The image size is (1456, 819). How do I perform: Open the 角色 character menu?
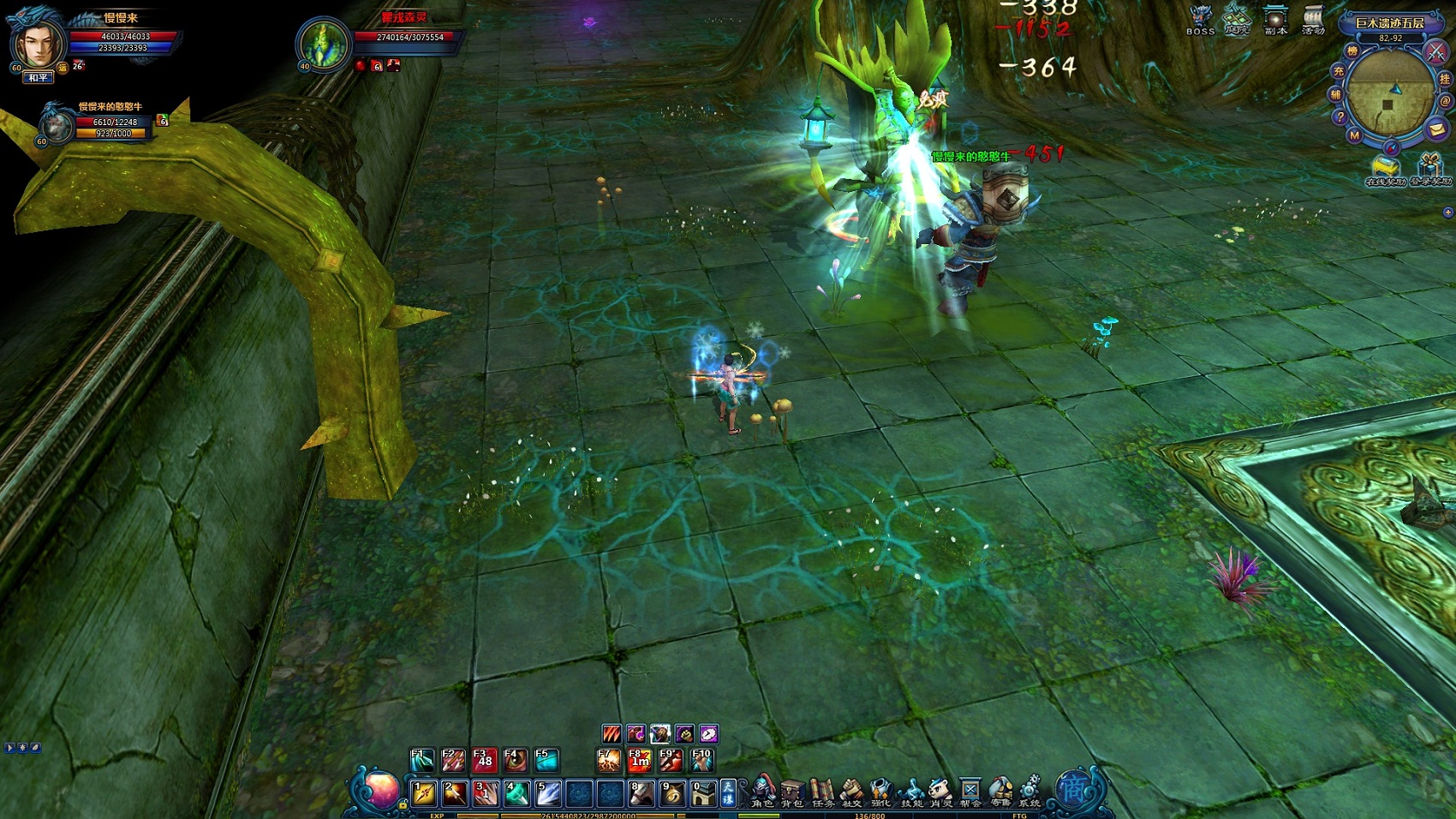coord(762,792)
